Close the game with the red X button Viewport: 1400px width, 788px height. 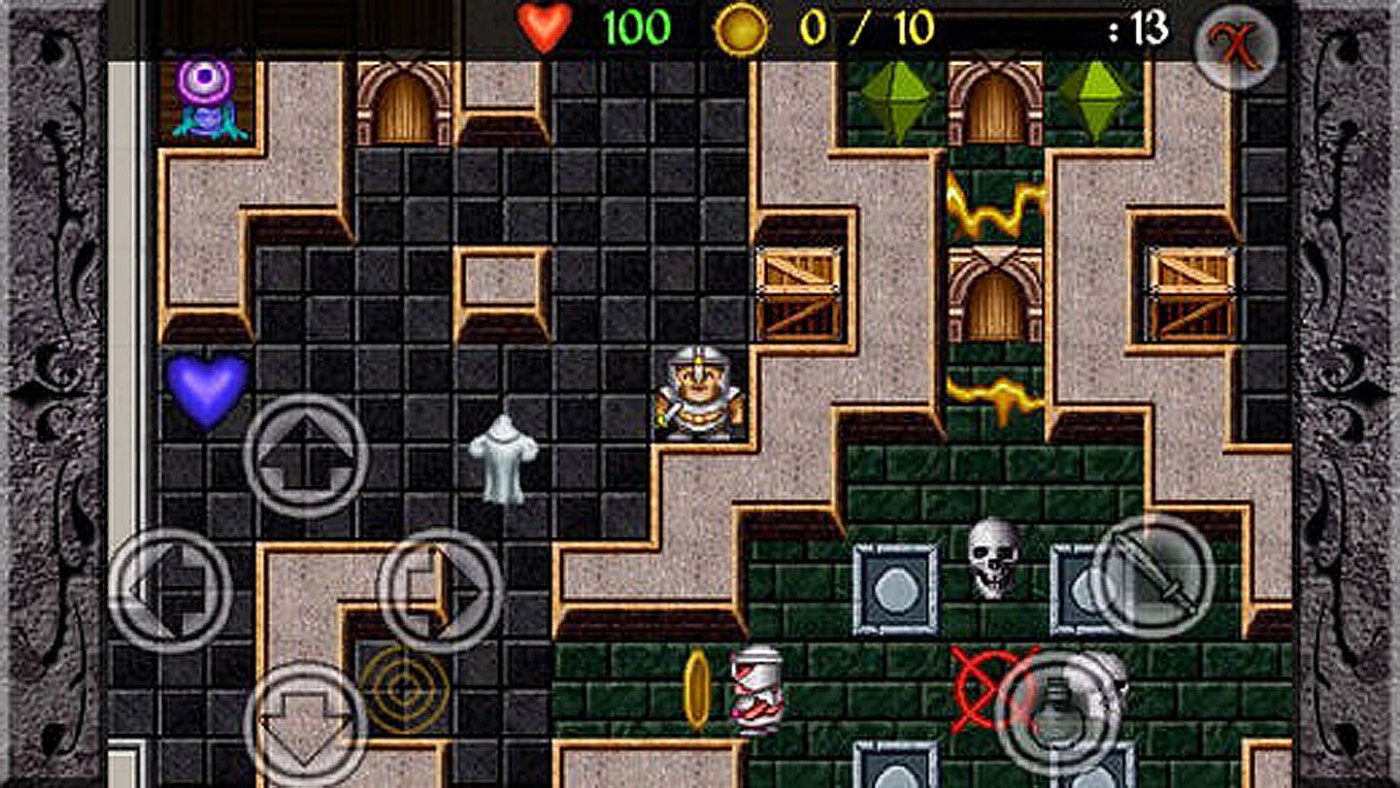click(1236, 46)
